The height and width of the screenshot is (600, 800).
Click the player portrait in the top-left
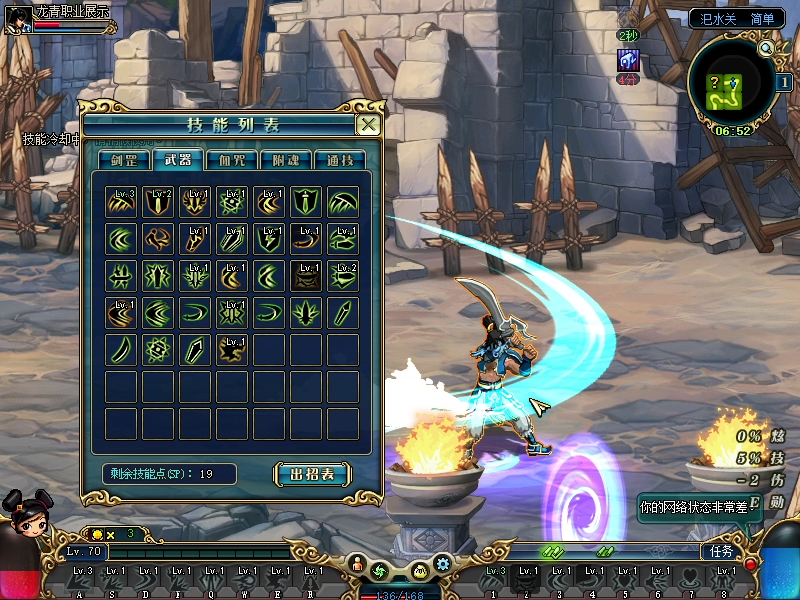coord(17,19)
